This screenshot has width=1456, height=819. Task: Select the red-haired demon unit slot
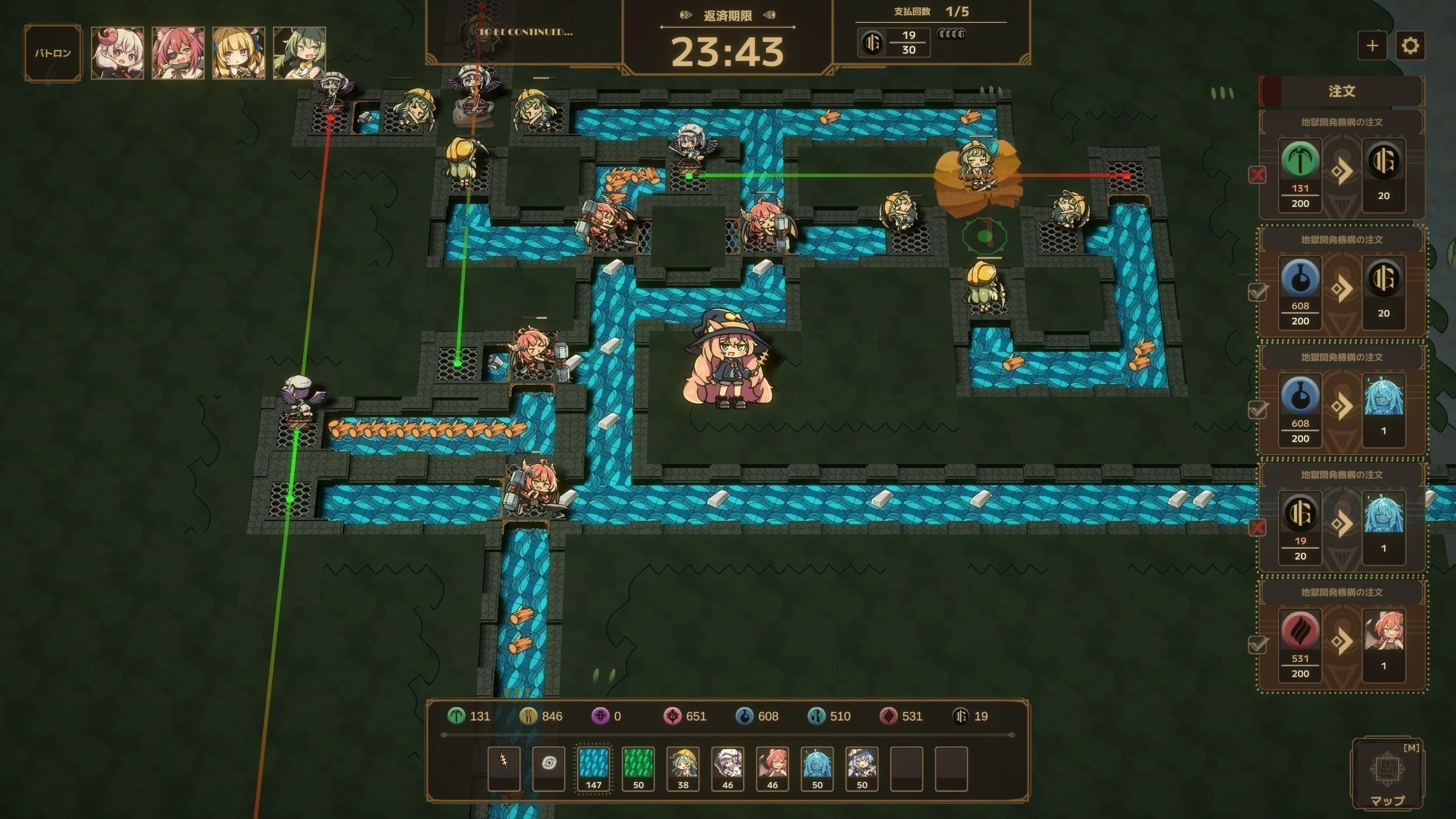pyautogui.click(x=772, y=768)
